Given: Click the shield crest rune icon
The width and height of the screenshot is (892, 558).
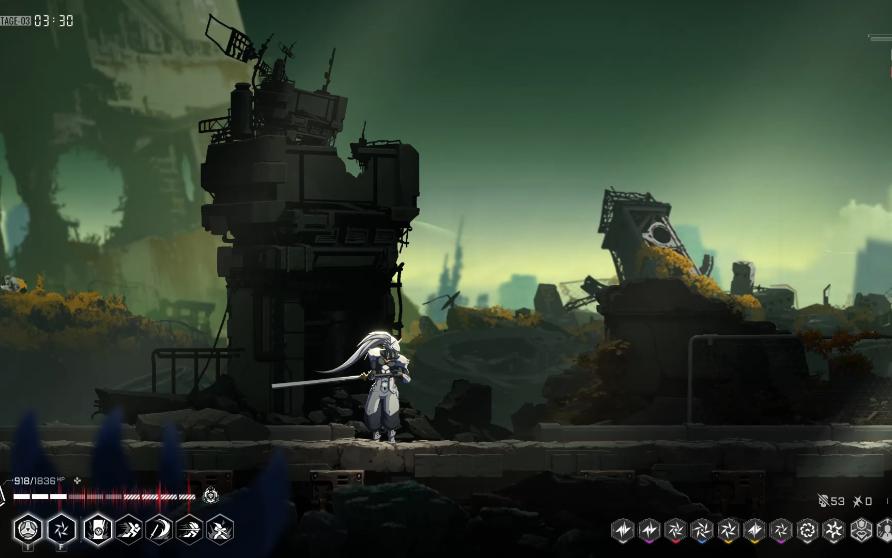Looking at the screenshot, I should [860, 530].
